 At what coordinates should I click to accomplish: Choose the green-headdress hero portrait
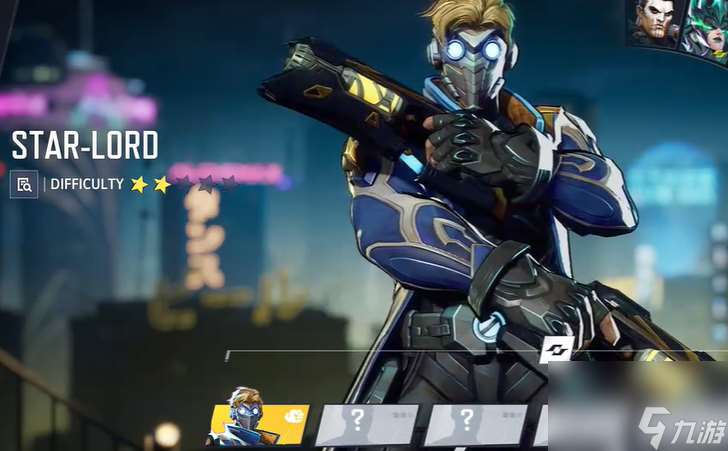(x=706, y=28)
